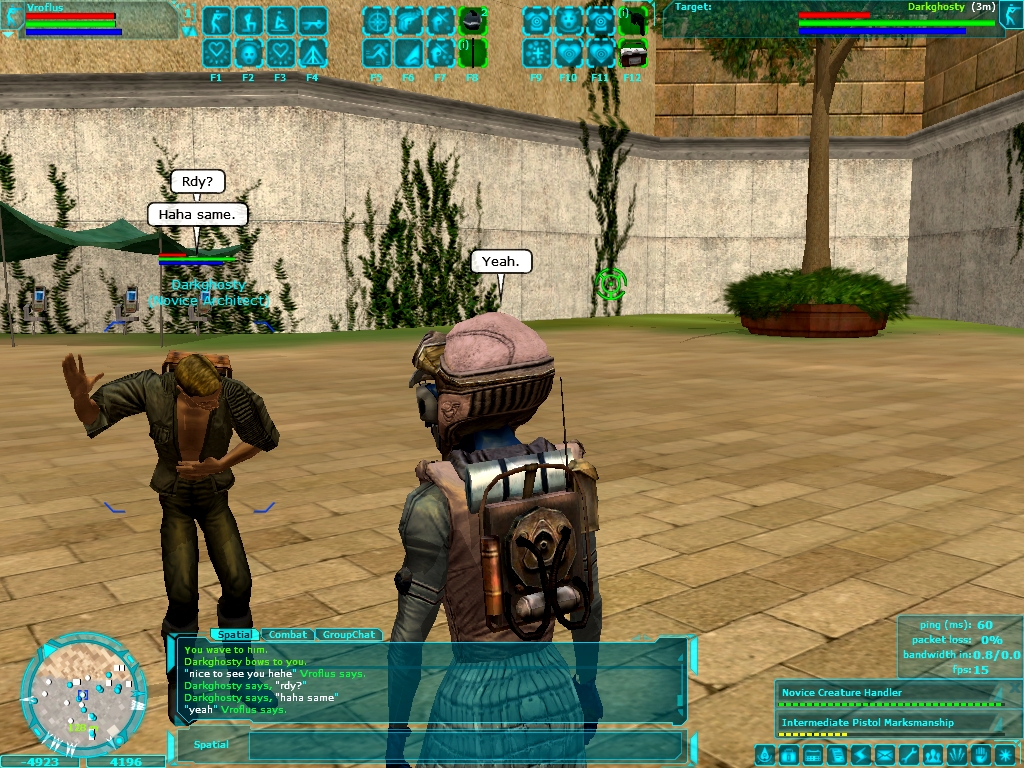Trigger the crosshair target ability

coord(377,20)
